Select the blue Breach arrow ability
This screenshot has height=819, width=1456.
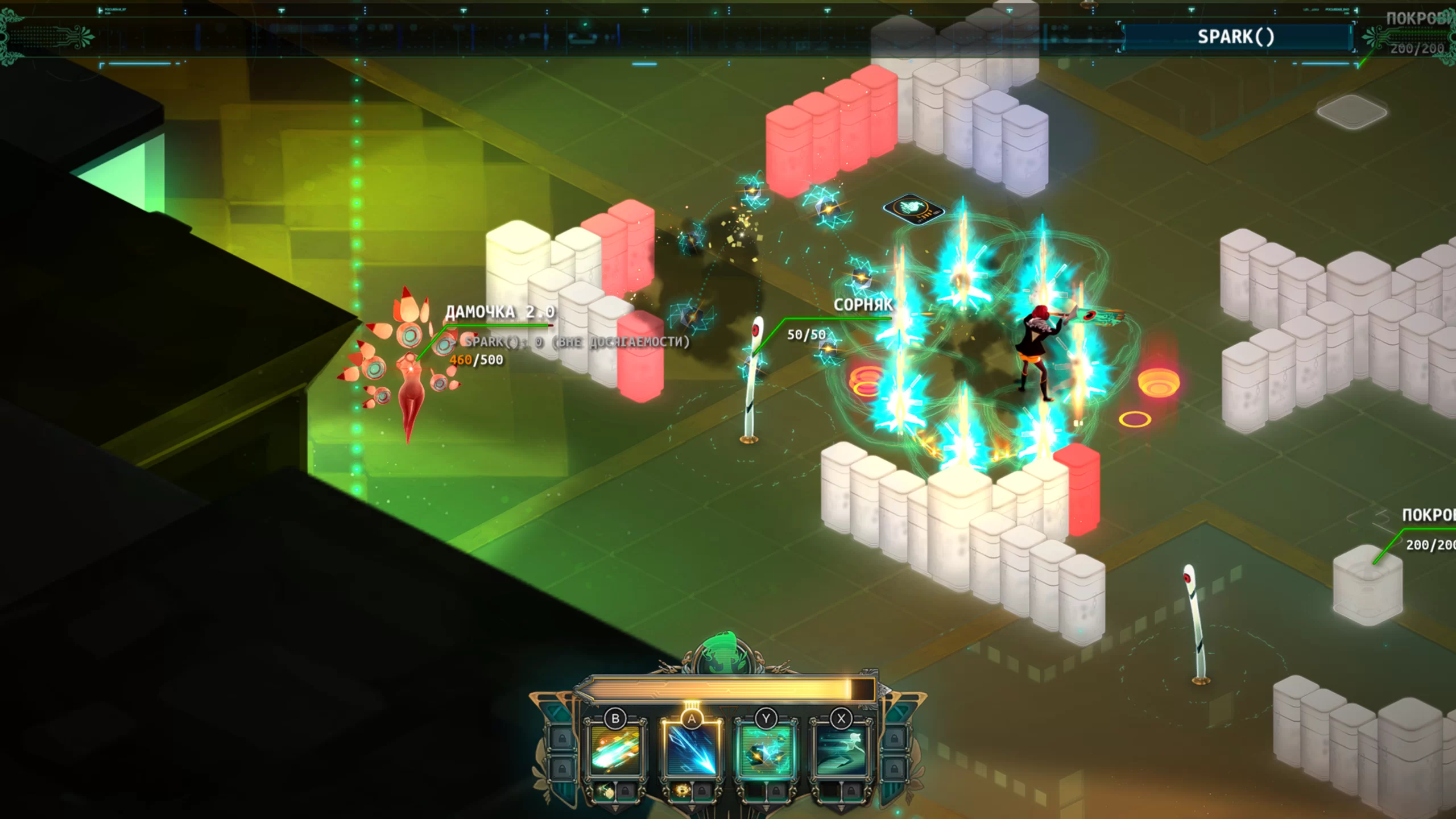pyautogui.click(x=691, y=751)
